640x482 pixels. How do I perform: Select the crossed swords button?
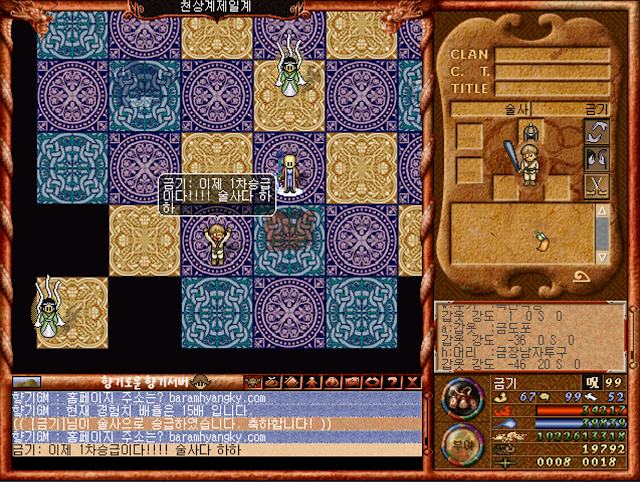point(595,186)
